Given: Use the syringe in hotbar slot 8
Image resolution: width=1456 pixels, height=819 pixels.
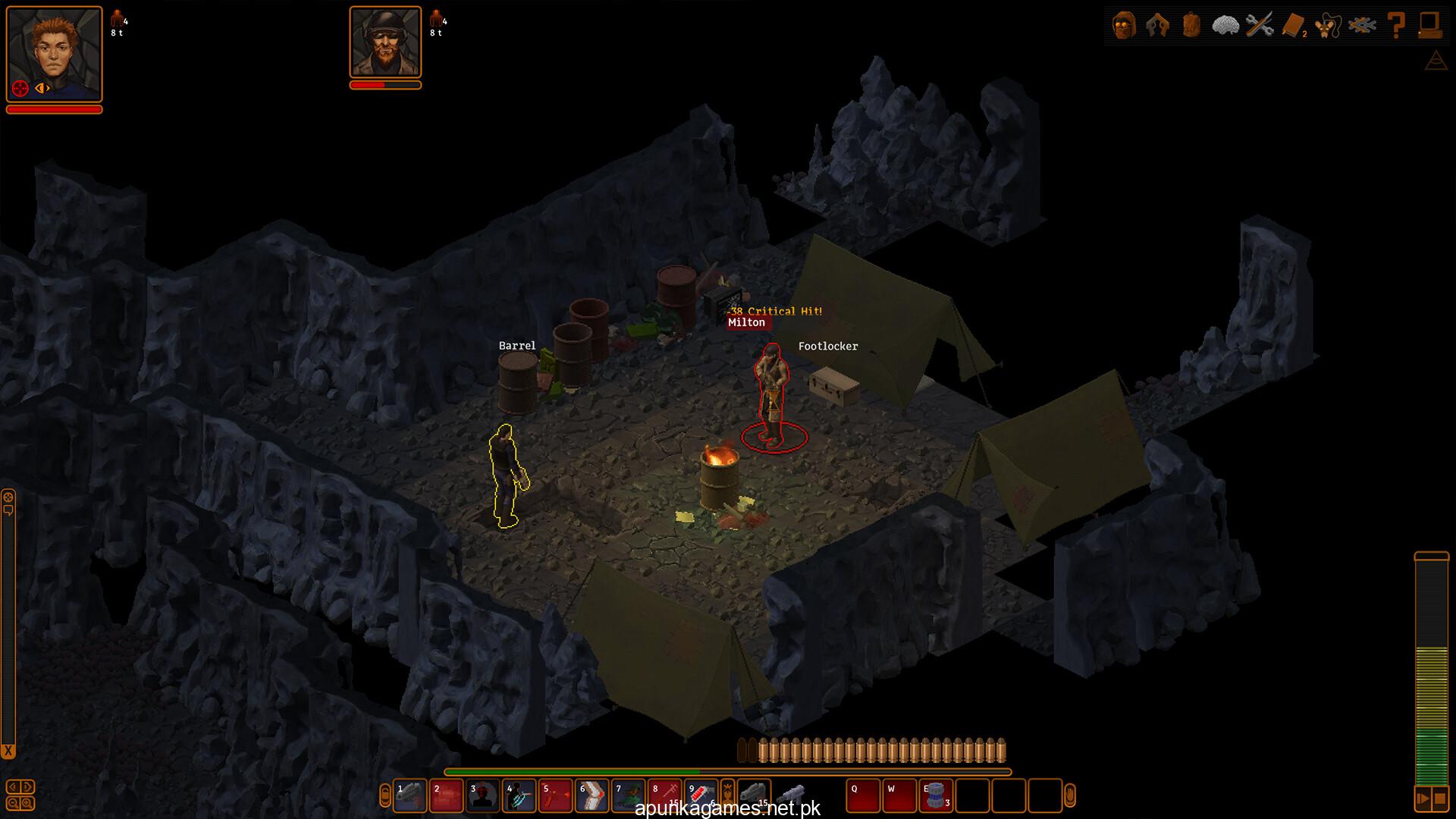Looking at the screenshot, I should click(x=664, y=796).
